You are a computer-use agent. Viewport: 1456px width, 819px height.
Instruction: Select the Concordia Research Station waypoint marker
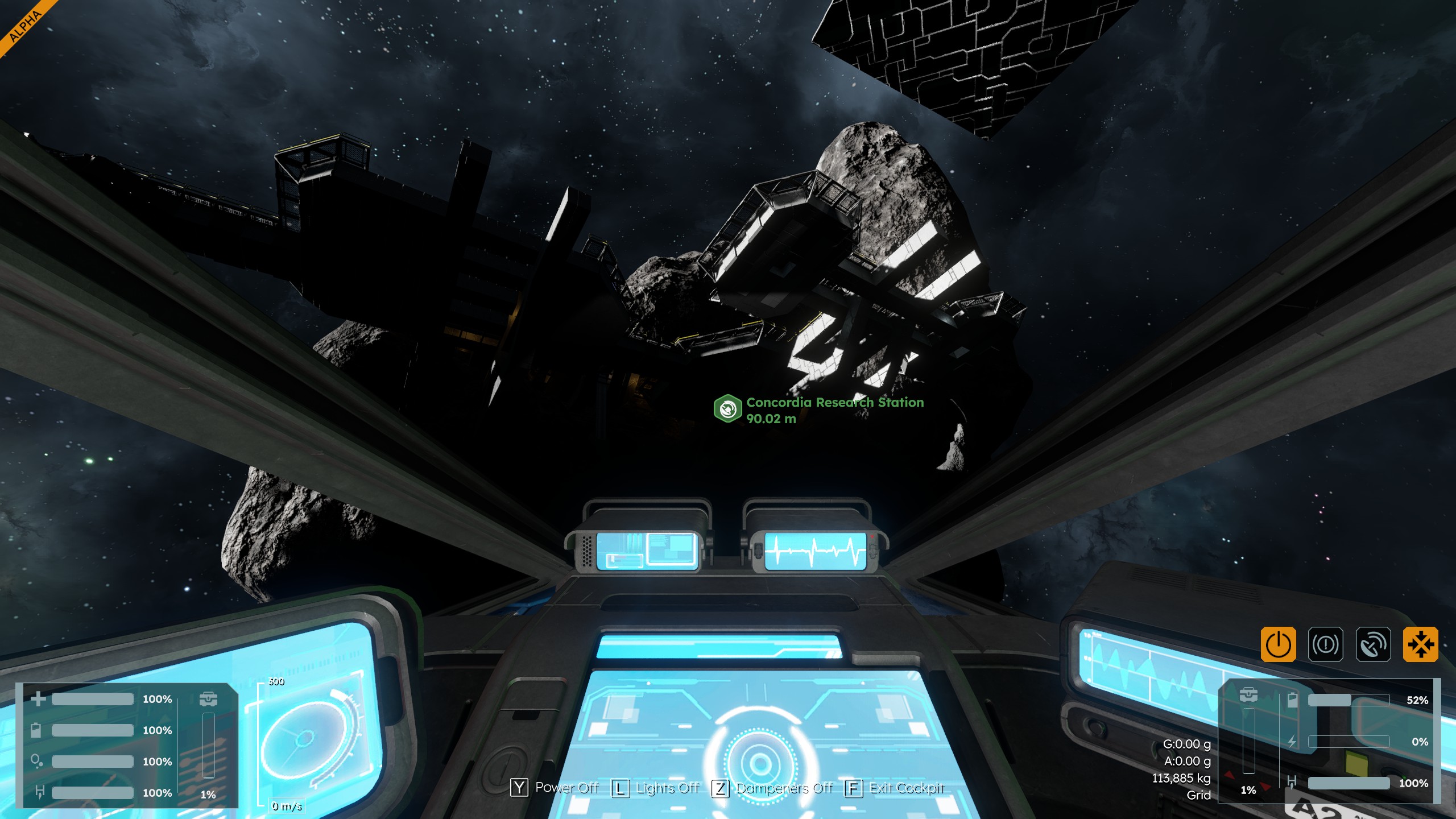click(728, 408)
